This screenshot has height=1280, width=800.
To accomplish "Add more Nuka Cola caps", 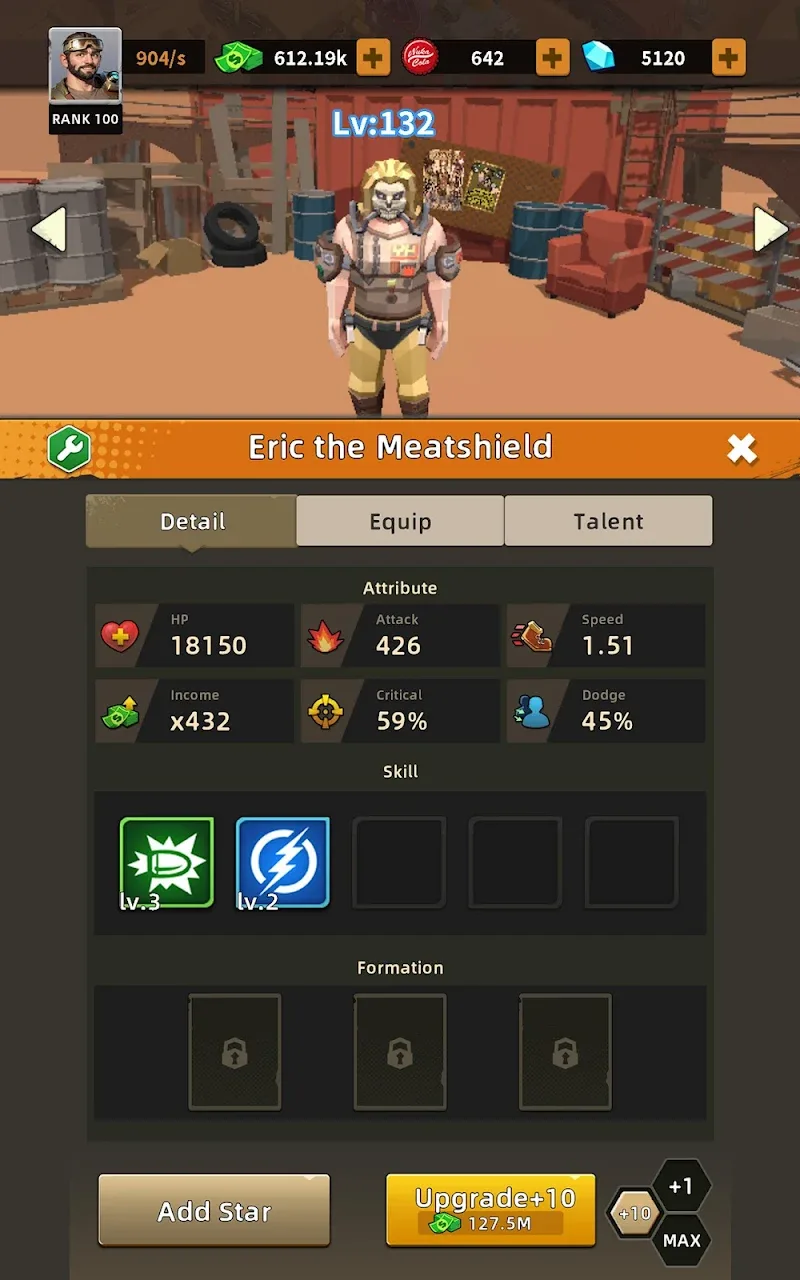I will [x=552, y=58].
